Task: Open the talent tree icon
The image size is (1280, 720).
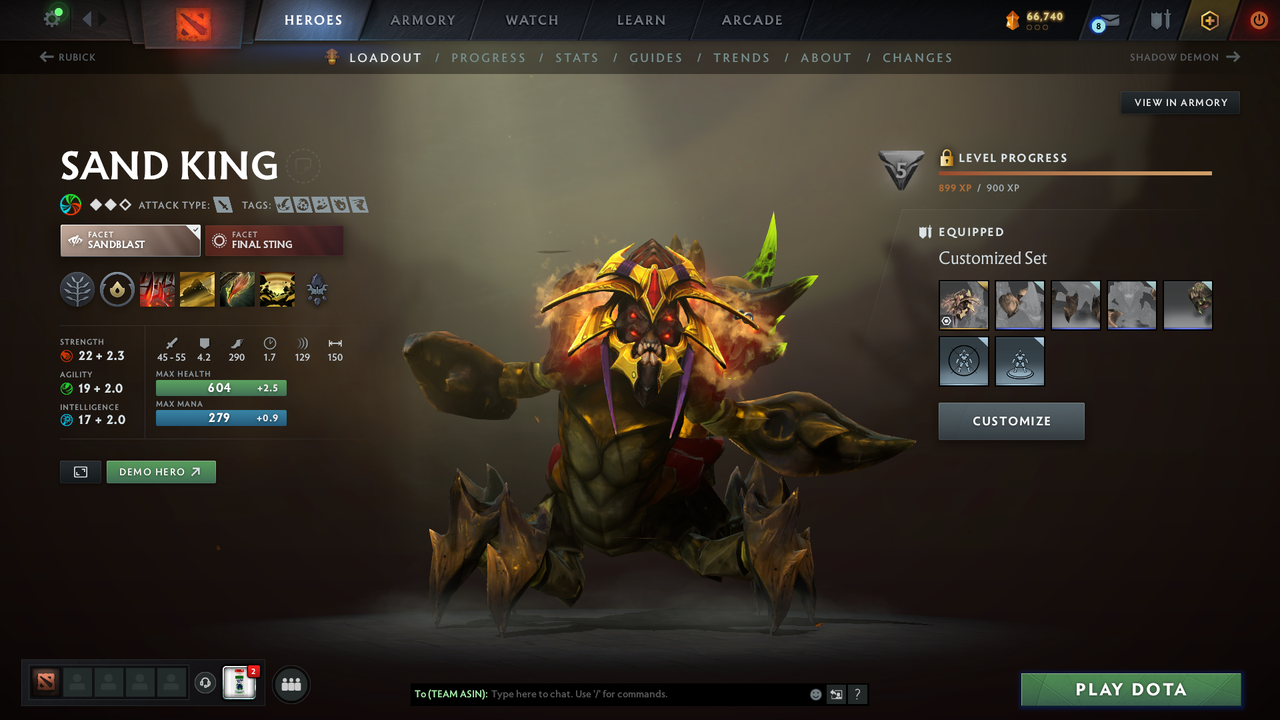Action: tap(77, 290)
